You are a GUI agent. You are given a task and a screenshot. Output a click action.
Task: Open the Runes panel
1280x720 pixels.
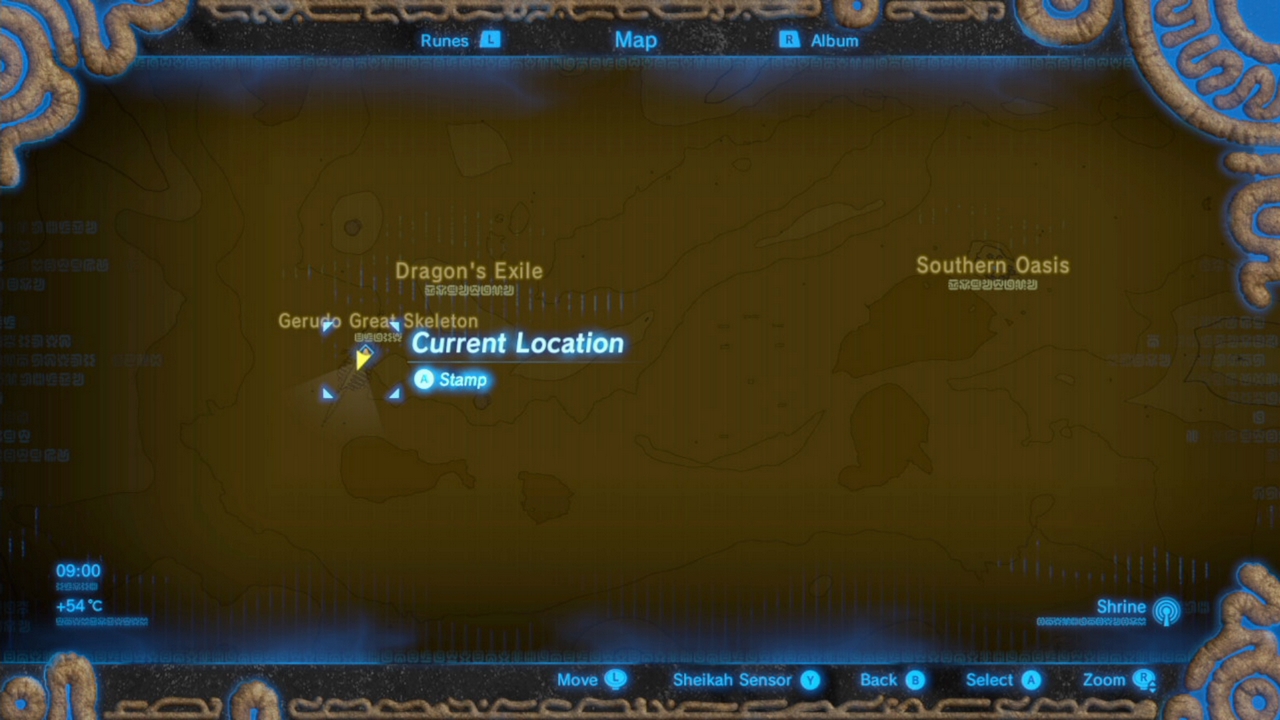tap(444, 40)
